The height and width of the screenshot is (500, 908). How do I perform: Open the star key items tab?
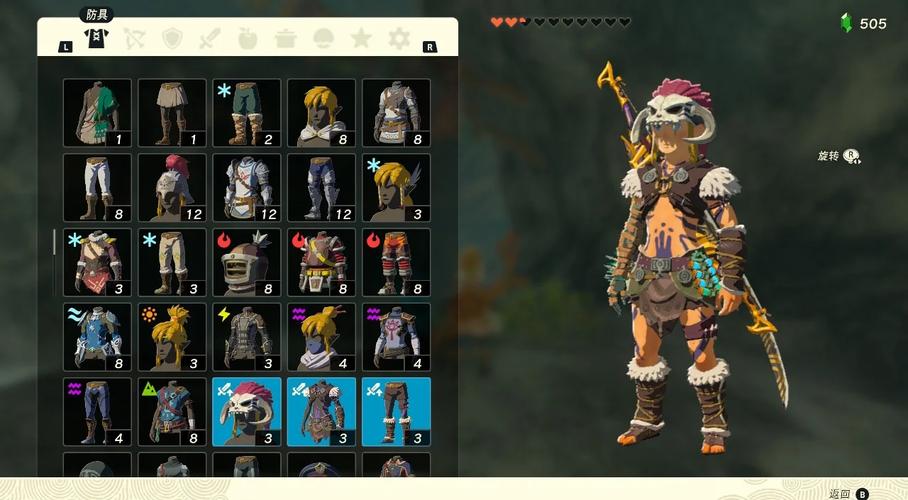[x=361, y=39]
